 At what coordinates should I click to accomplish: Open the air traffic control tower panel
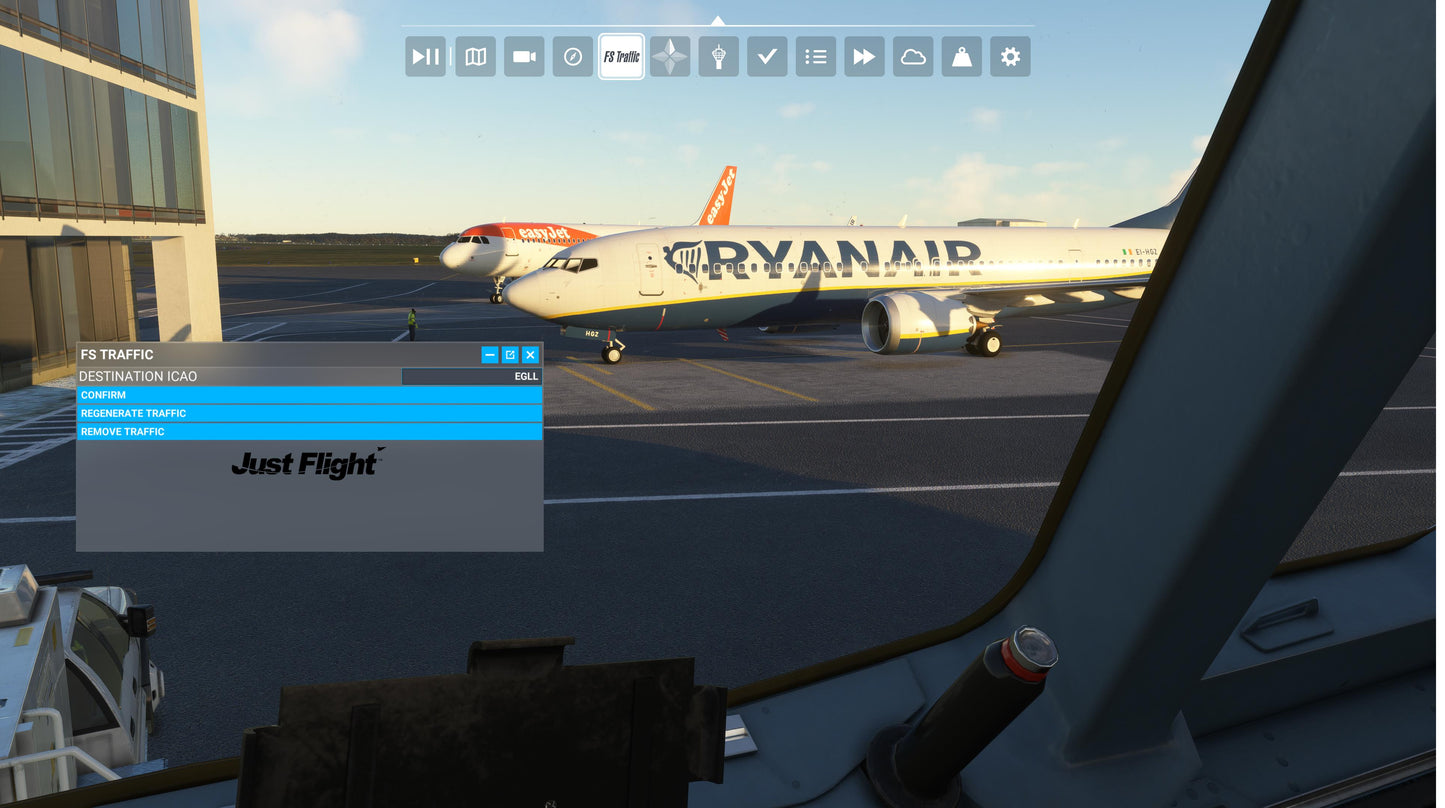718,57
